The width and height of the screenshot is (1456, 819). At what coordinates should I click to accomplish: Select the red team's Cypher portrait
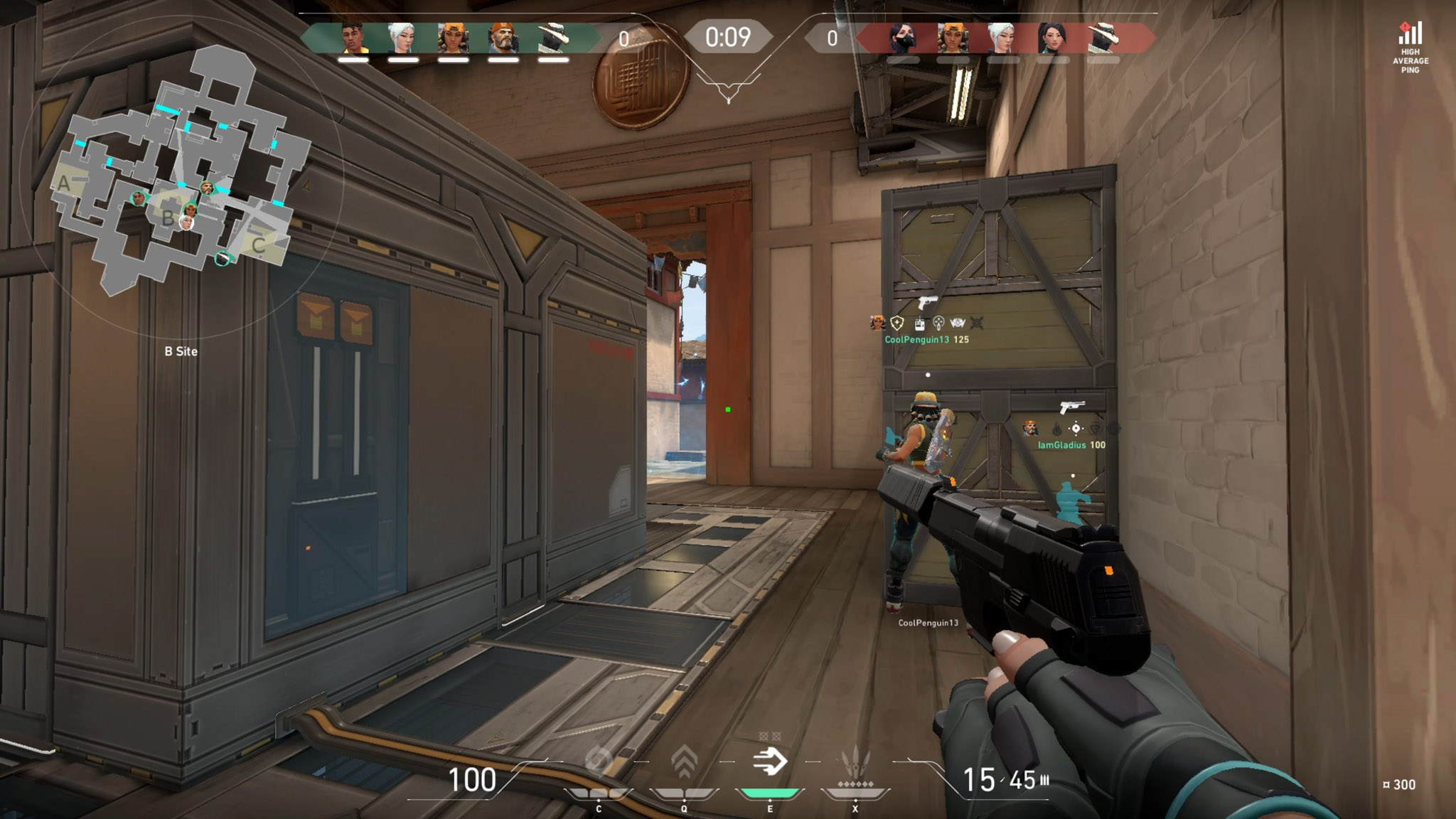(1103, 38)
